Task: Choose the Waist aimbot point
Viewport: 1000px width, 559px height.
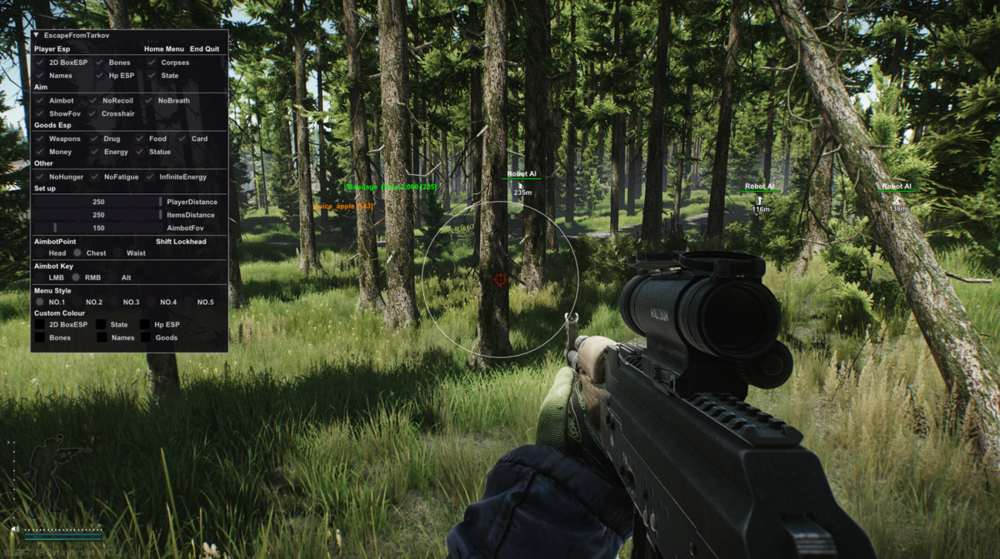Action: pyautogui.click(x=118, y=253)
